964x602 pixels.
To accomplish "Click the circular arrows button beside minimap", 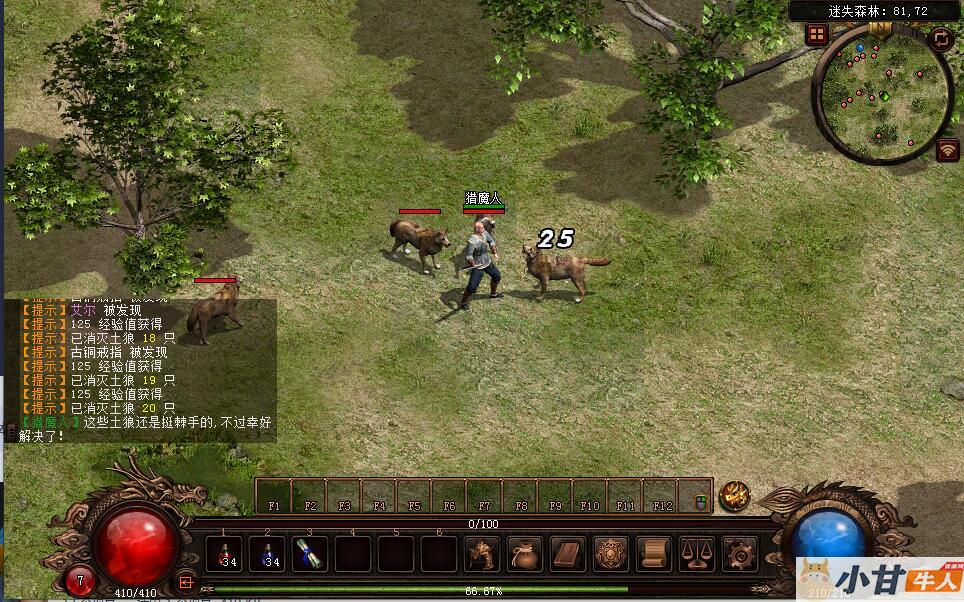I will coord(941,39).
